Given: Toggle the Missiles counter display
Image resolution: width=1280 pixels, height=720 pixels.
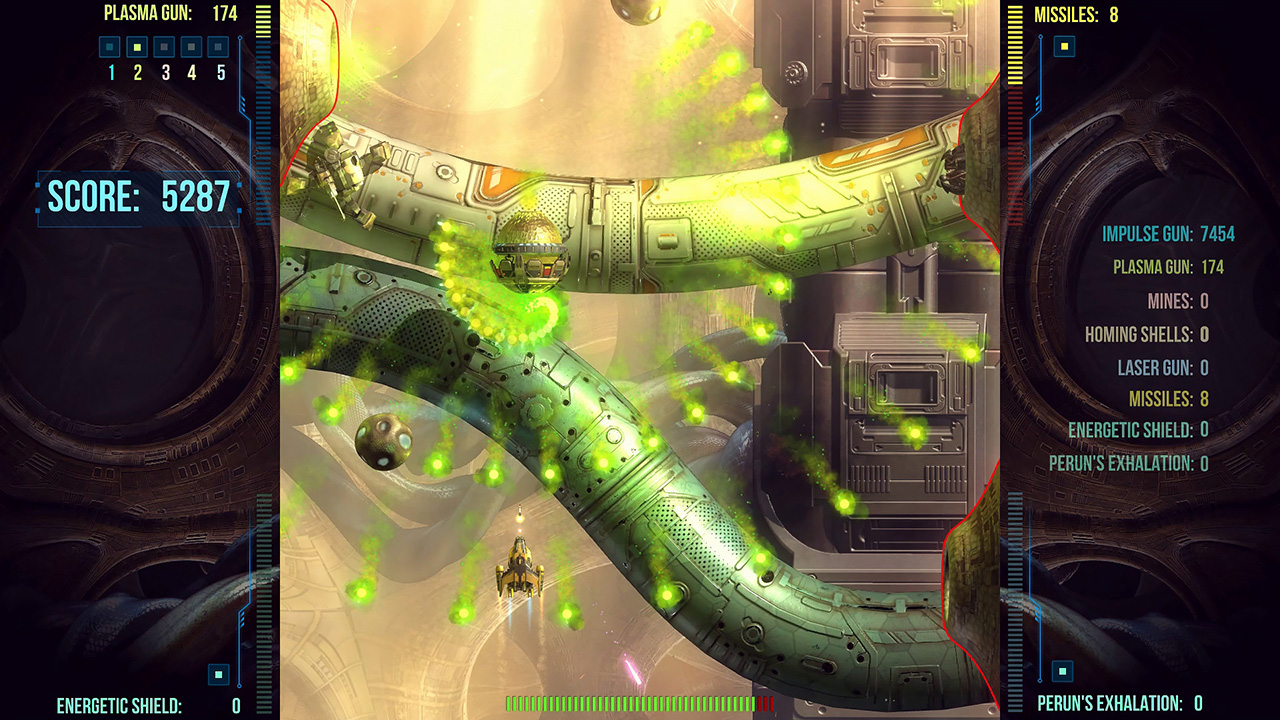Looking at the screenshot, I should (x=1076, y=15).
